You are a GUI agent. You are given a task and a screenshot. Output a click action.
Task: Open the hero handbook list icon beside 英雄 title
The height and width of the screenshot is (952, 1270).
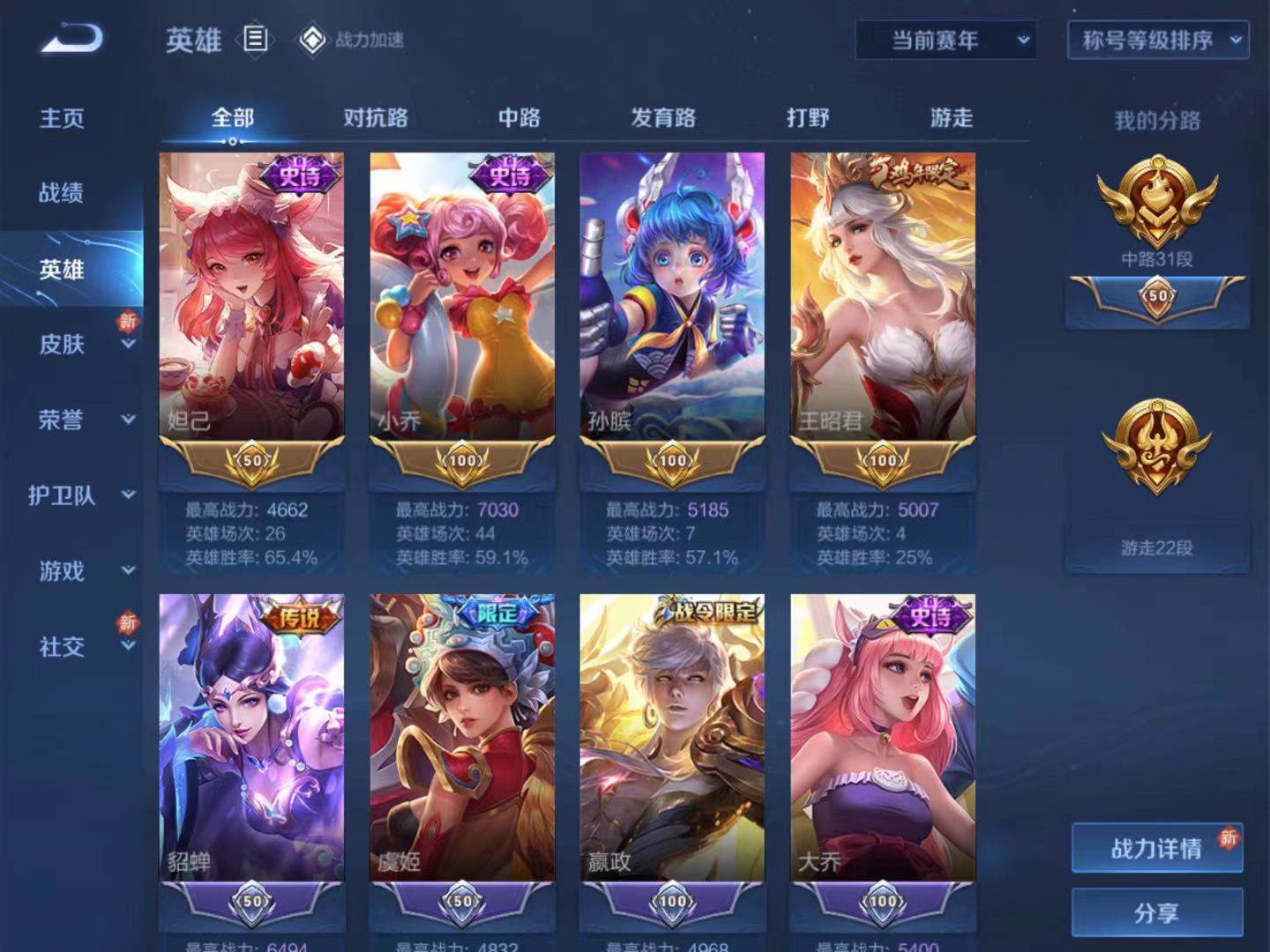tap(256, 40)
